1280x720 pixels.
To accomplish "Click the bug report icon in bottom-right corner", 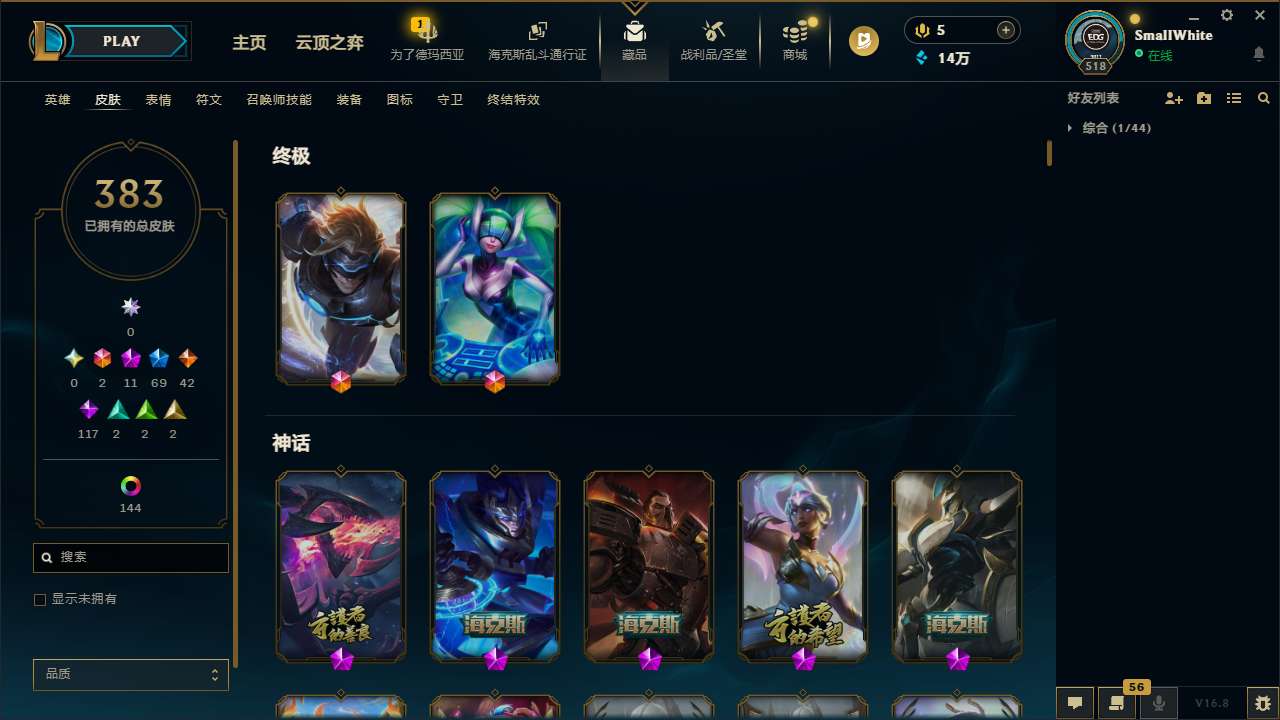I will [1262, 703].
